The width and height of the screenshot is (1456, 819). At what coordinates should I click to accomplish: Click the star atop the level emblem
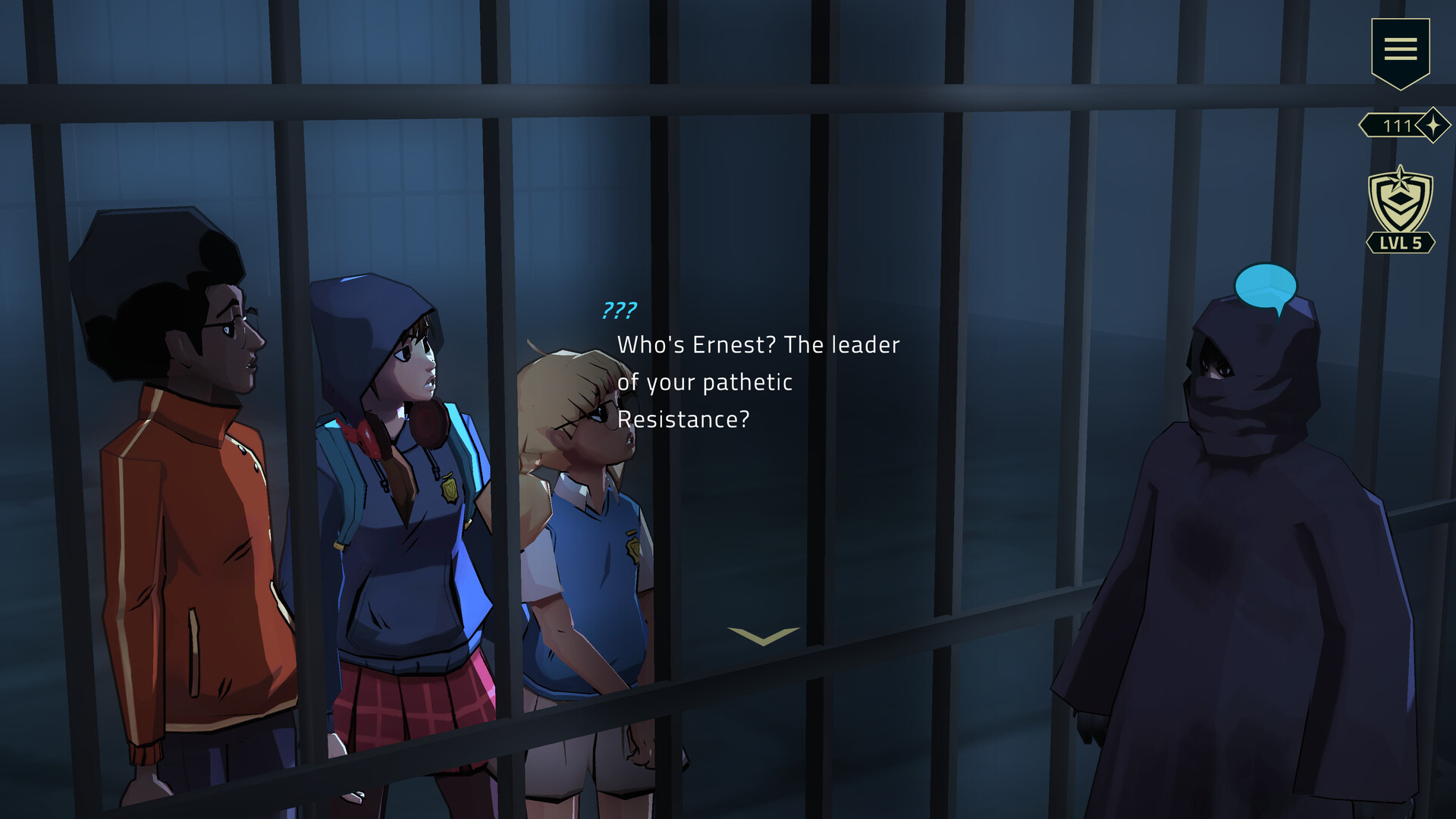[1401, 178]
